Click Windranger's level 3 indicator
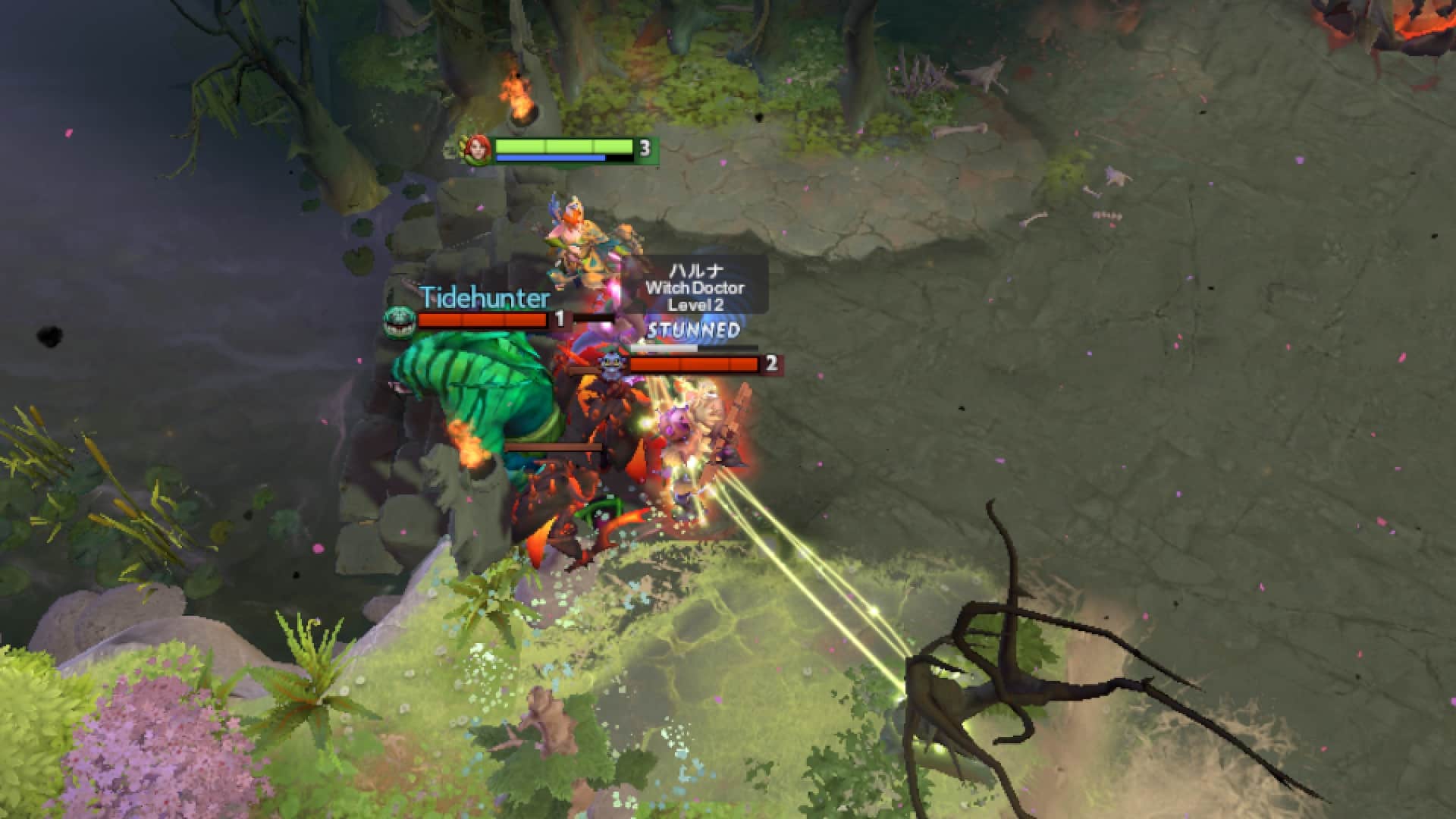 click(x=645, y=149)
